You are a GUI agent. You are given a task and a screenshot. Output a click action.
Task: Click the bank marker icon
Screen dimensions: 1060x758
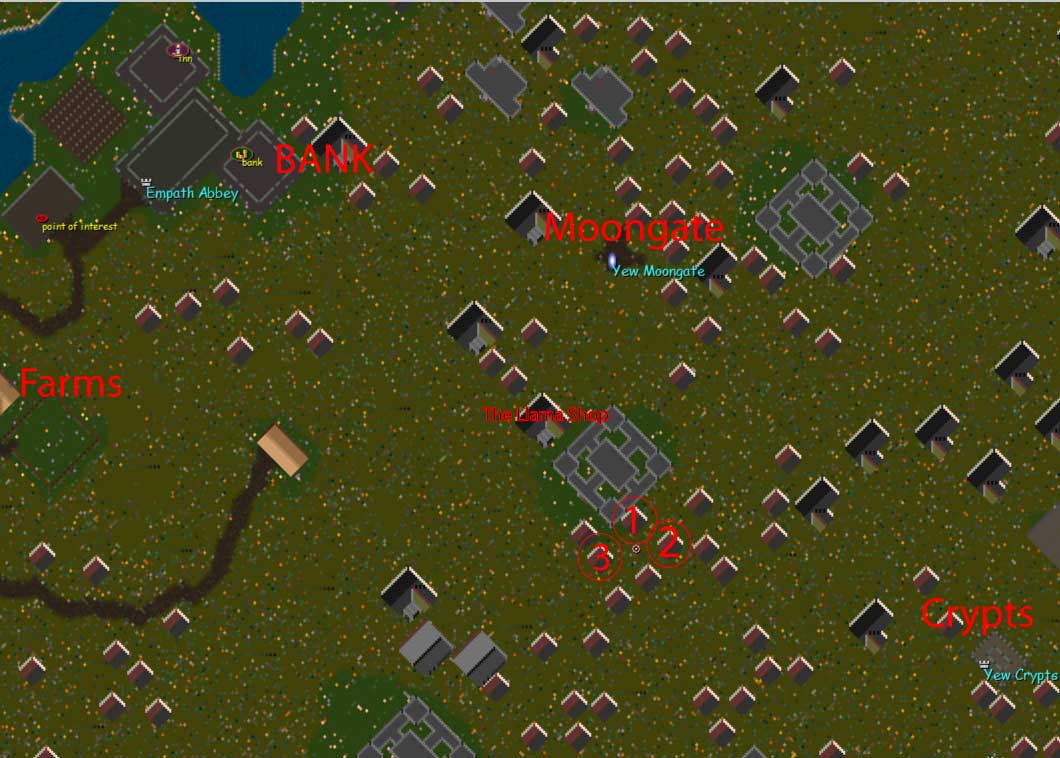click(x=240, y=155)
